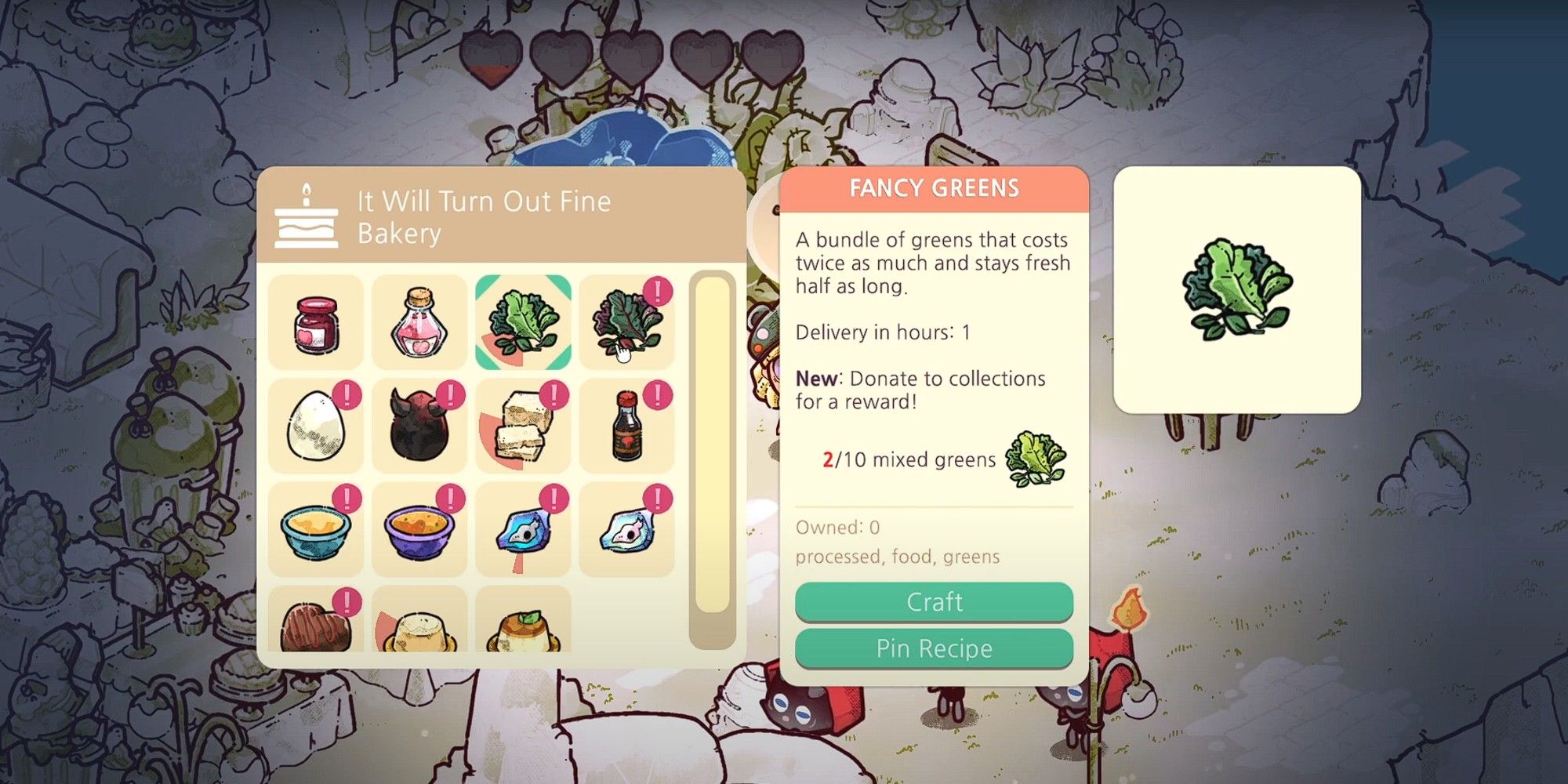The image size is (1568, 784).
Task: Choose the purple soup bowl recipe
Action: (418, 529)
